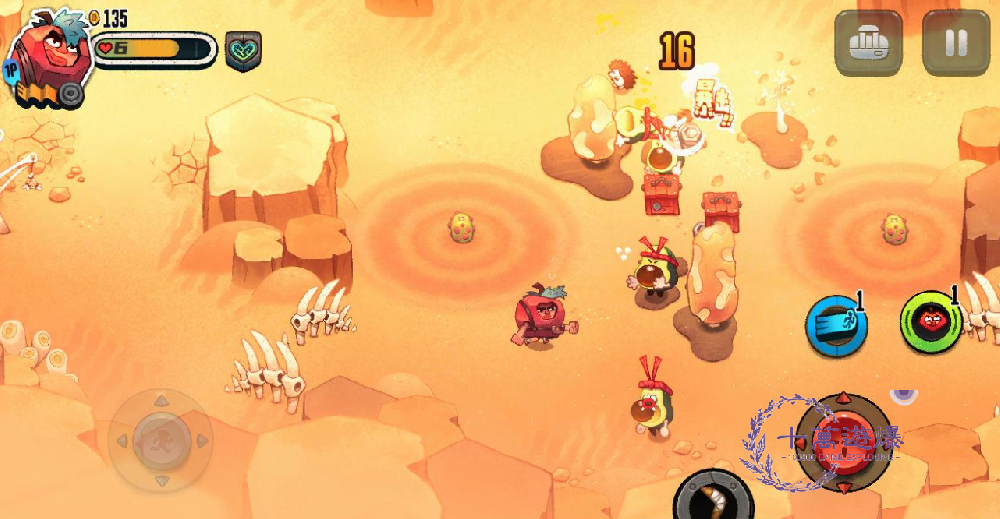The image size is (1000, 519).
Task: Tap the cracked heart shield icon
Action: pos(243,50)
